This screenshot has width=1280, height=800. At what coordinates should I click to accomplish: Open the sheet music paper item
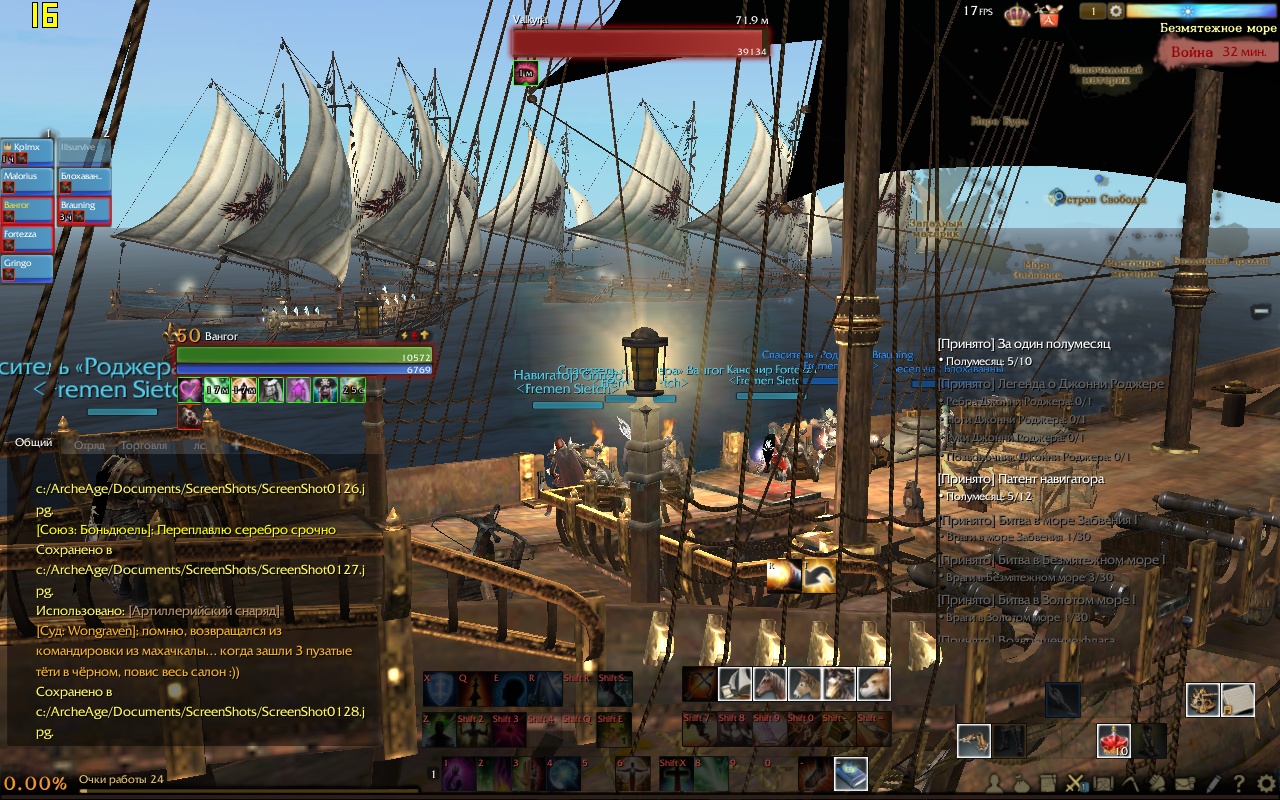click(x=1238, y=700)
